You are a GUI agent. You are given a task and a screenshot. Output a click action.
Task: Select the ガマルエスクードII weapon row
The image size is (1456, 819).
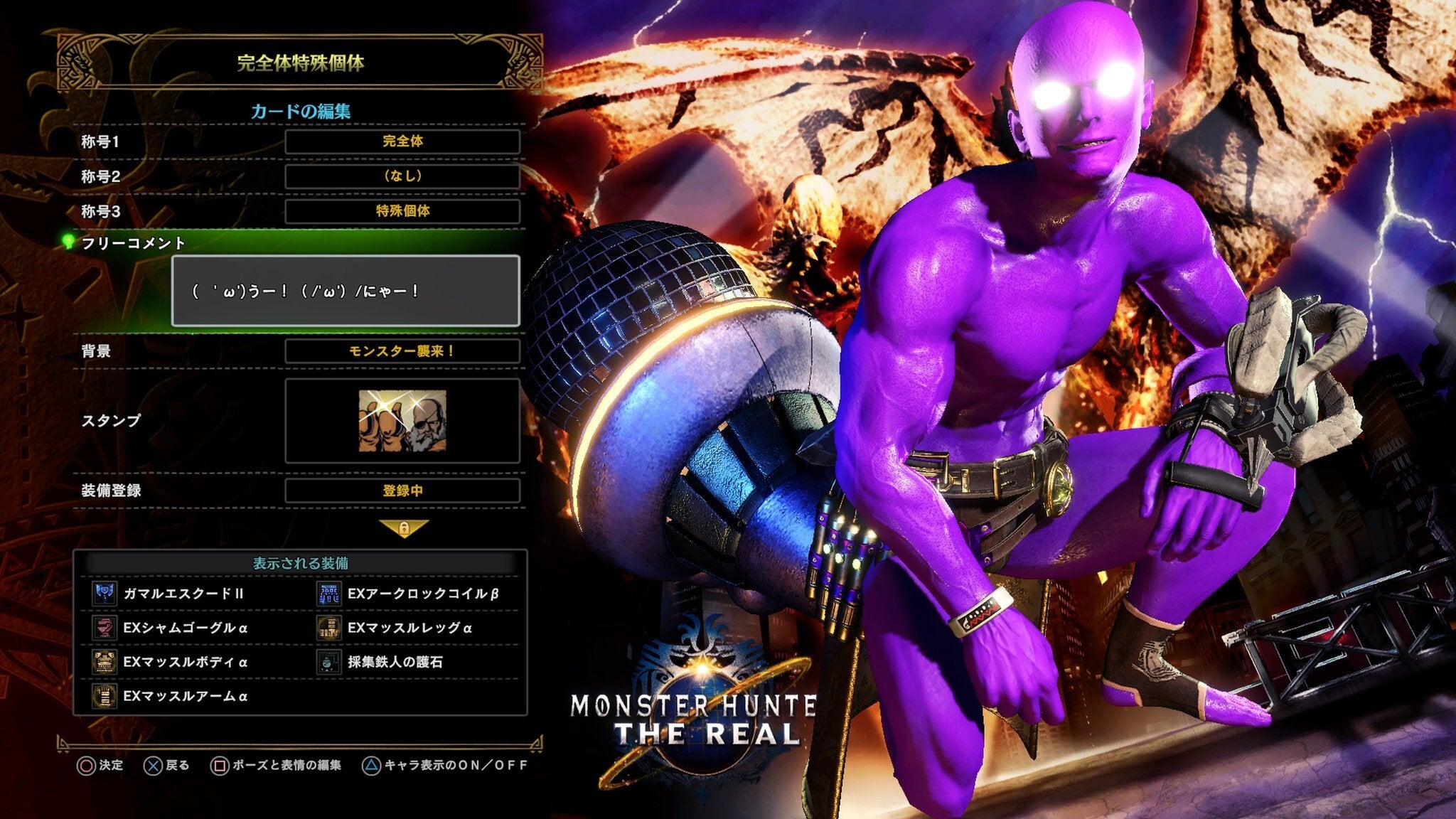[x=183, y=594]
